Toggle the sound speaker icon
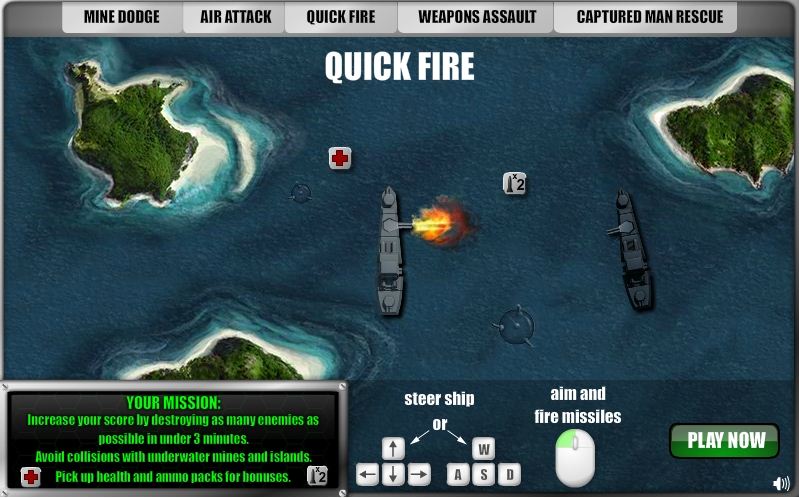The image size is (799, 498). [782, 485]
